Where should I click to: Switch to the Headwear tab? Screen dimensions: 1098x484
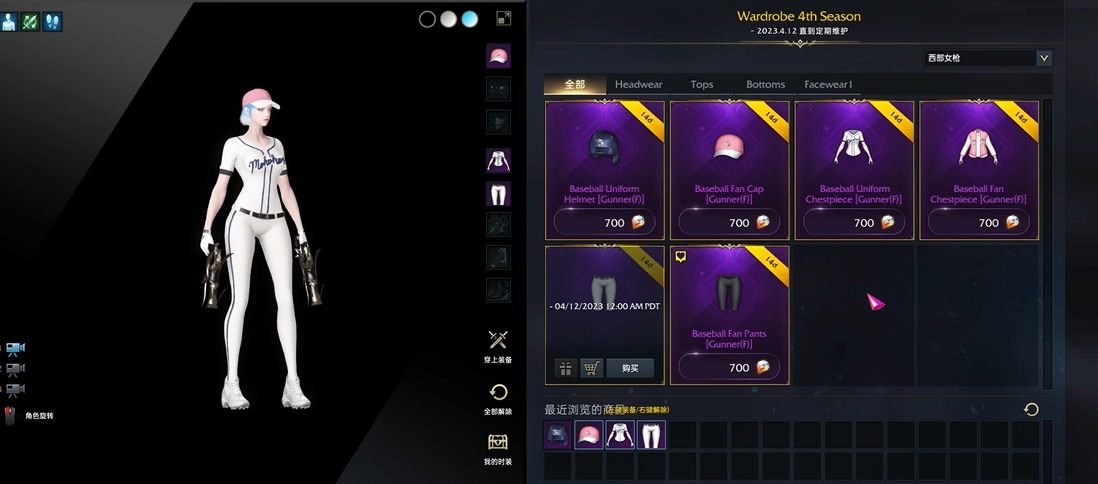pyautogui.click(x=638, y=85)
